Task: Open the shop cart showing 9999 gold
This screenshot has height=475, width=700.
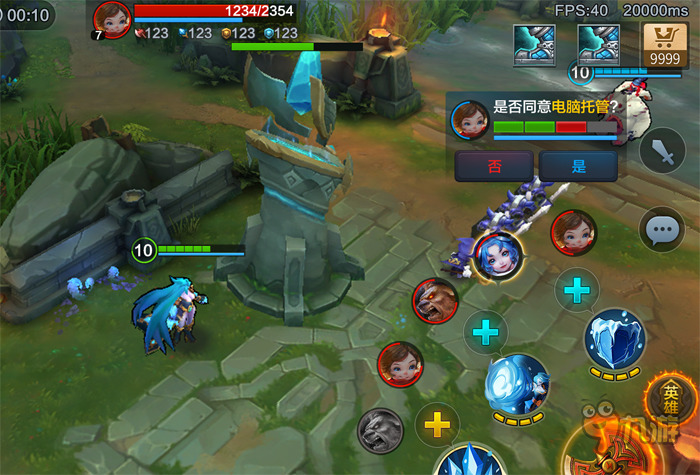Action: click(664, 47)
